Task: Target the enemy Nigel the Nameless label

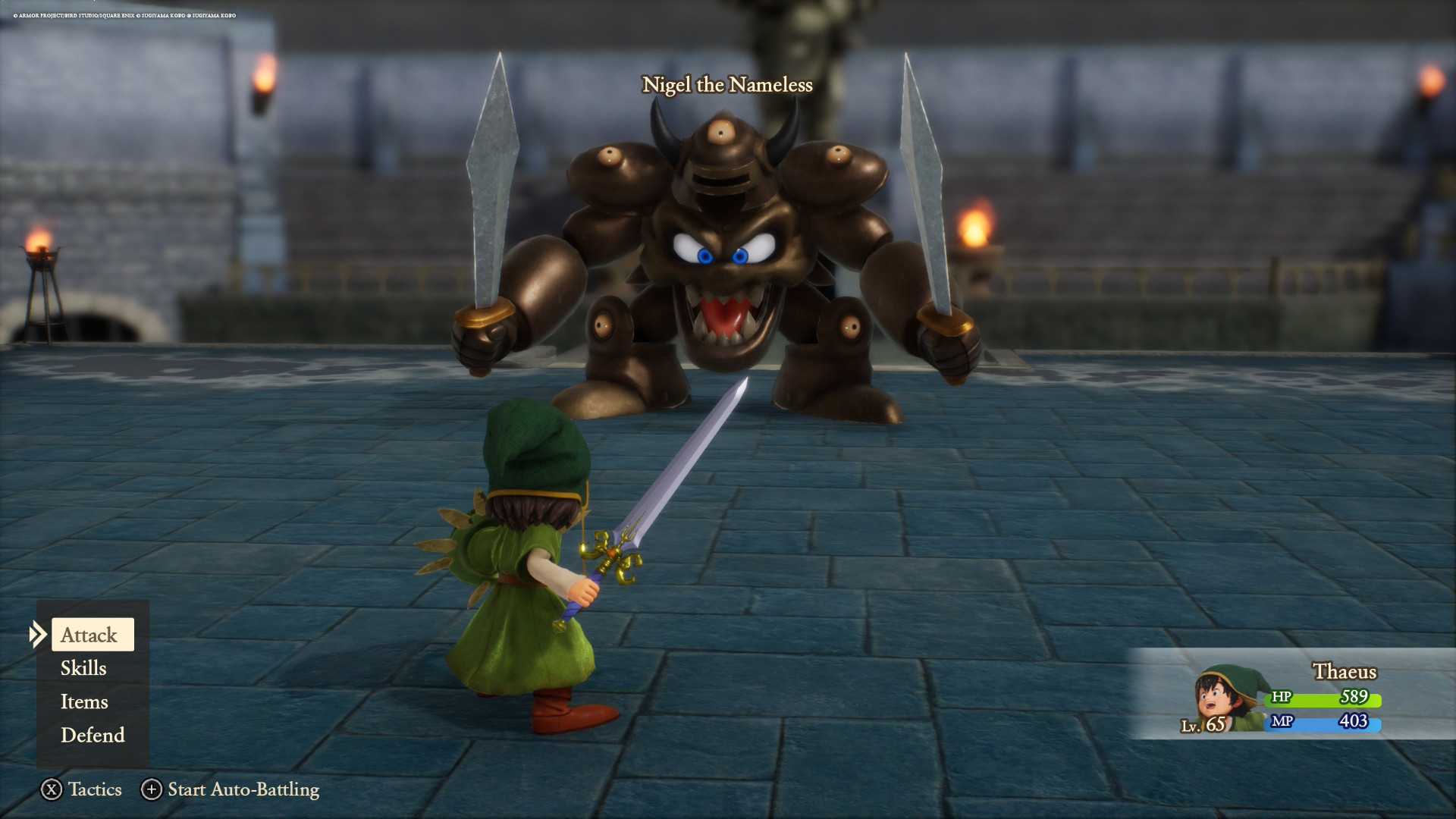Action: pos(727,85)
